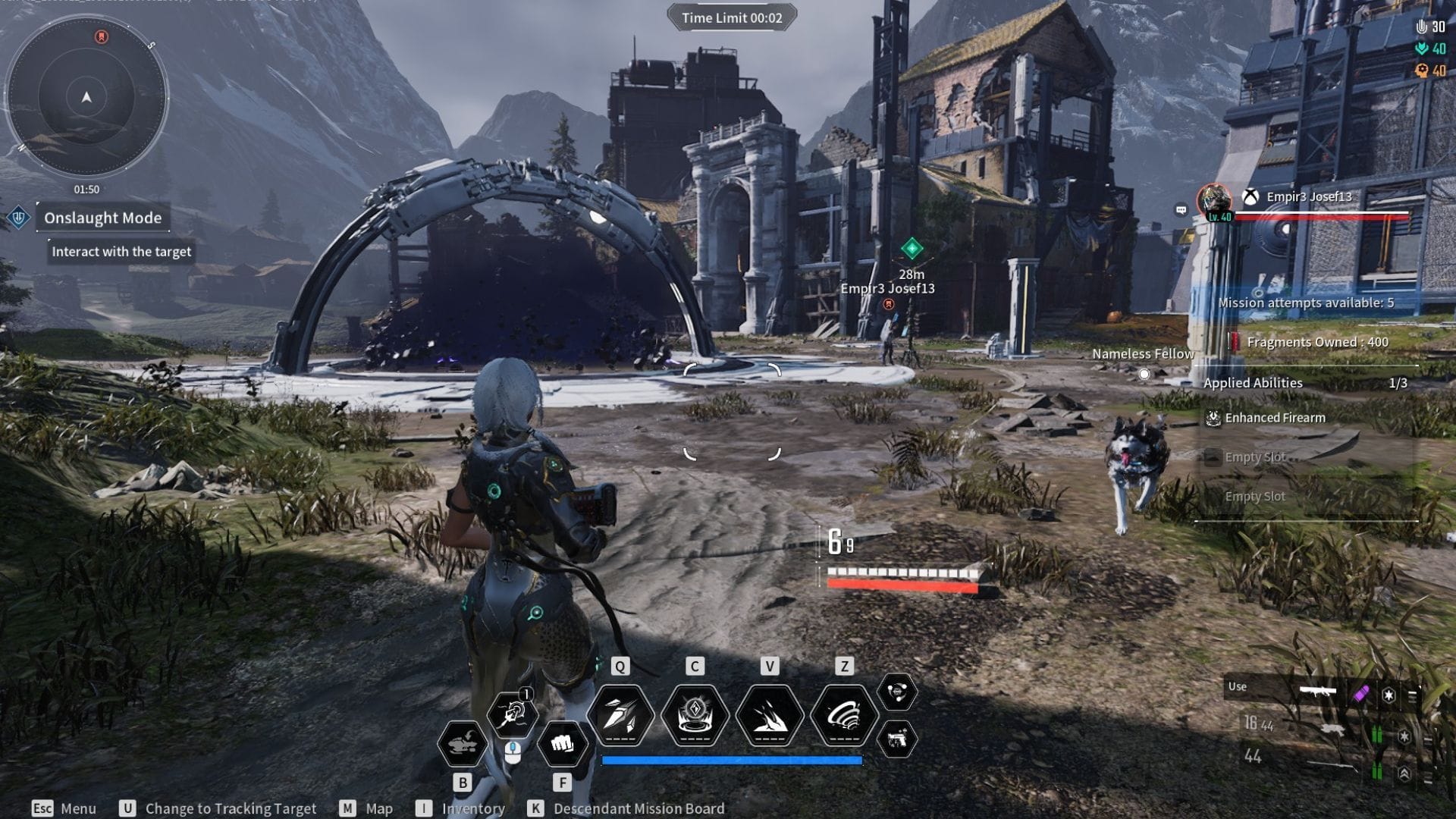The image size is (1456, 819).
Task: Activate the Q skill ability
Action: pos(619,714)
